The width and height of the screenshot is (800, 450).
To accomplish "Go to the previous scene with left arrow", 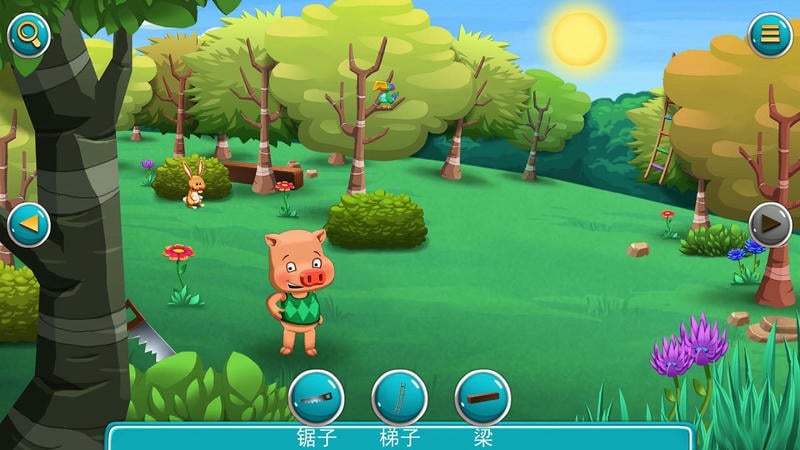I will tap(28, 225).
